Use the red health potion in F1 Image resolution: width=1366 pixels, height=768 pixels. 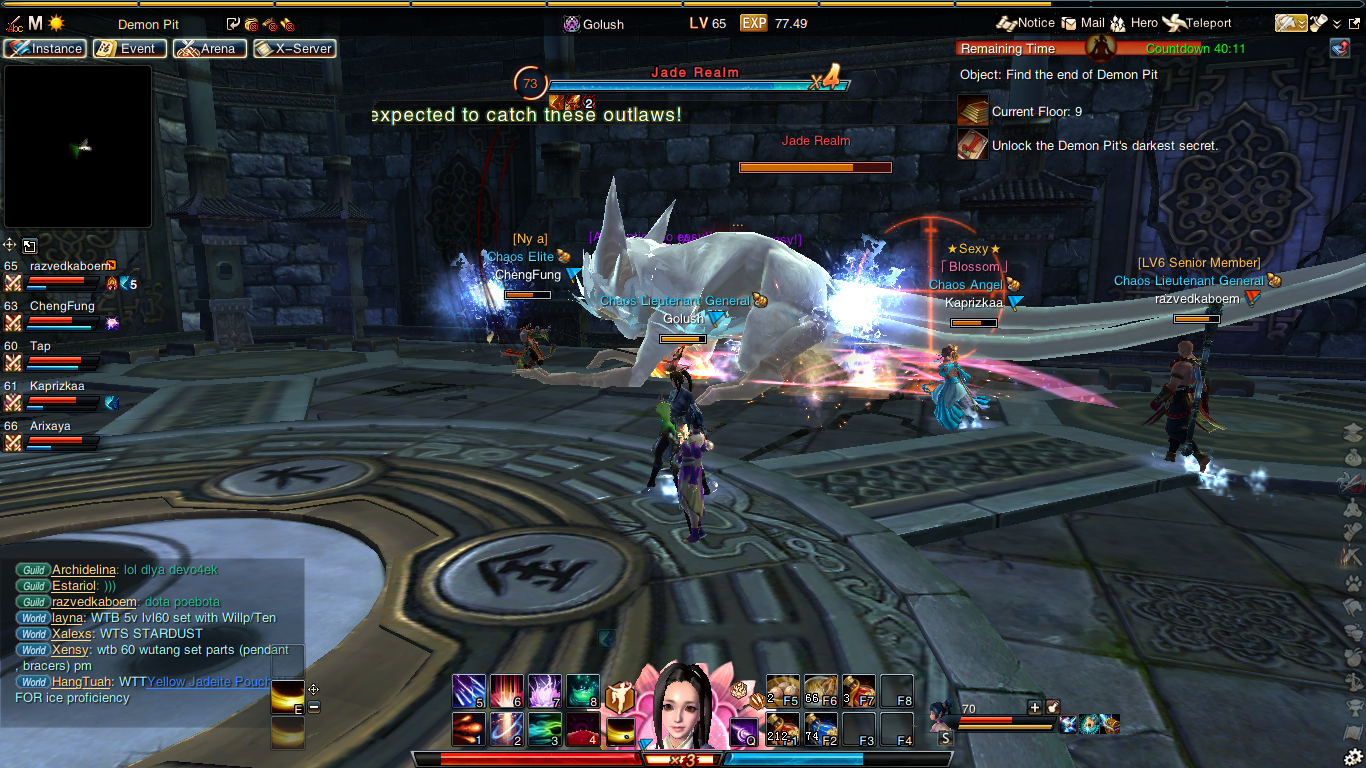tap(782, 729)
